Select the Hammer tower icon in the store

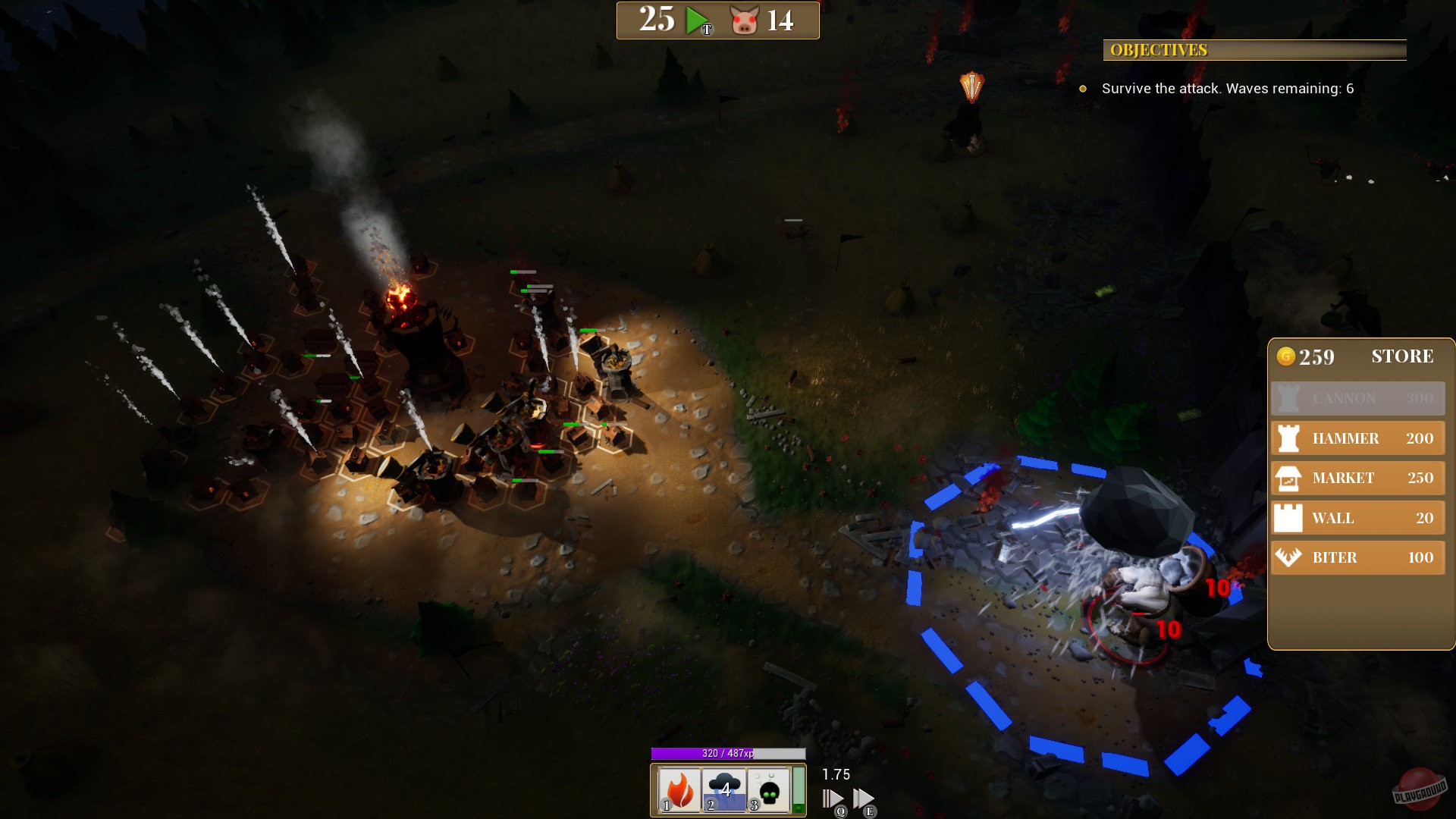coord(1287,438)
